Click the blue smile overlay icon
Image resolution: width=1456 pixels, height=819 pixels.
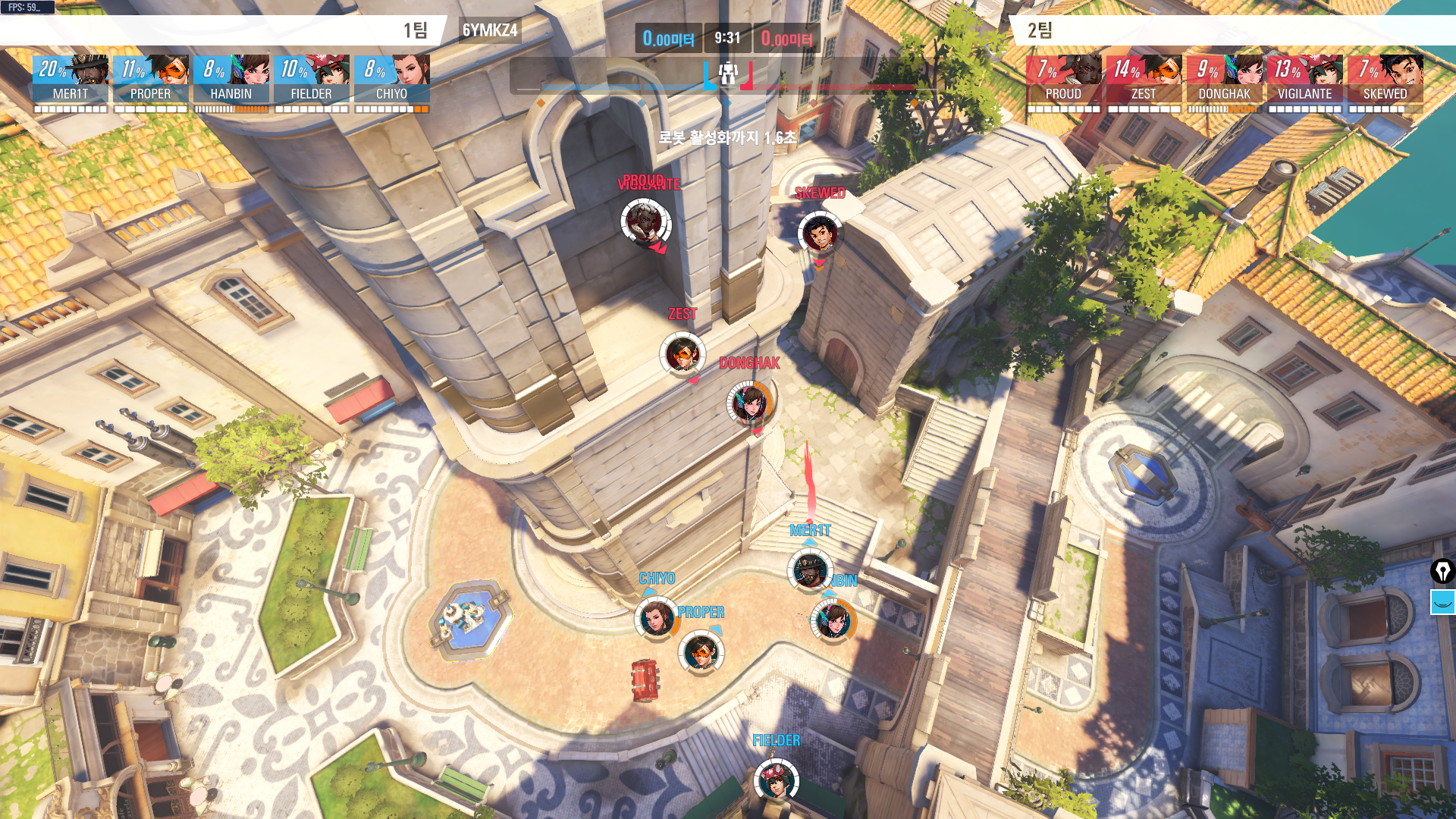(1442, 602)
